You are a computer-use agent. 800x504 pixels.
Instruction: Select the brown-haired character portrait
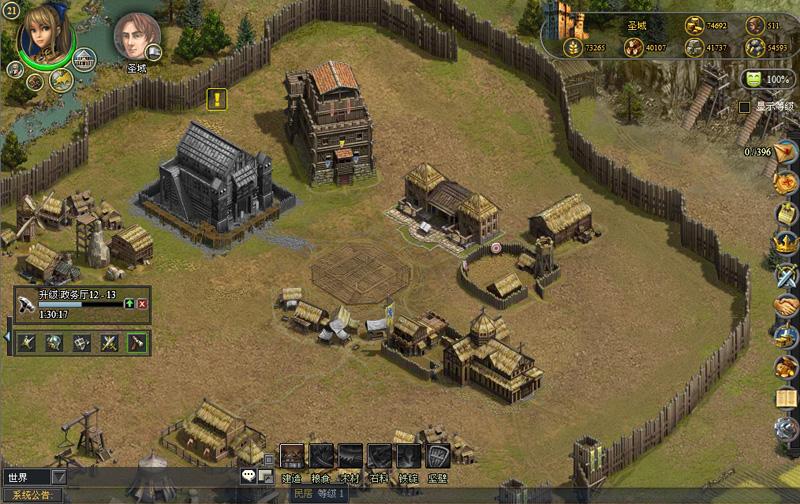tap(136, 36)
